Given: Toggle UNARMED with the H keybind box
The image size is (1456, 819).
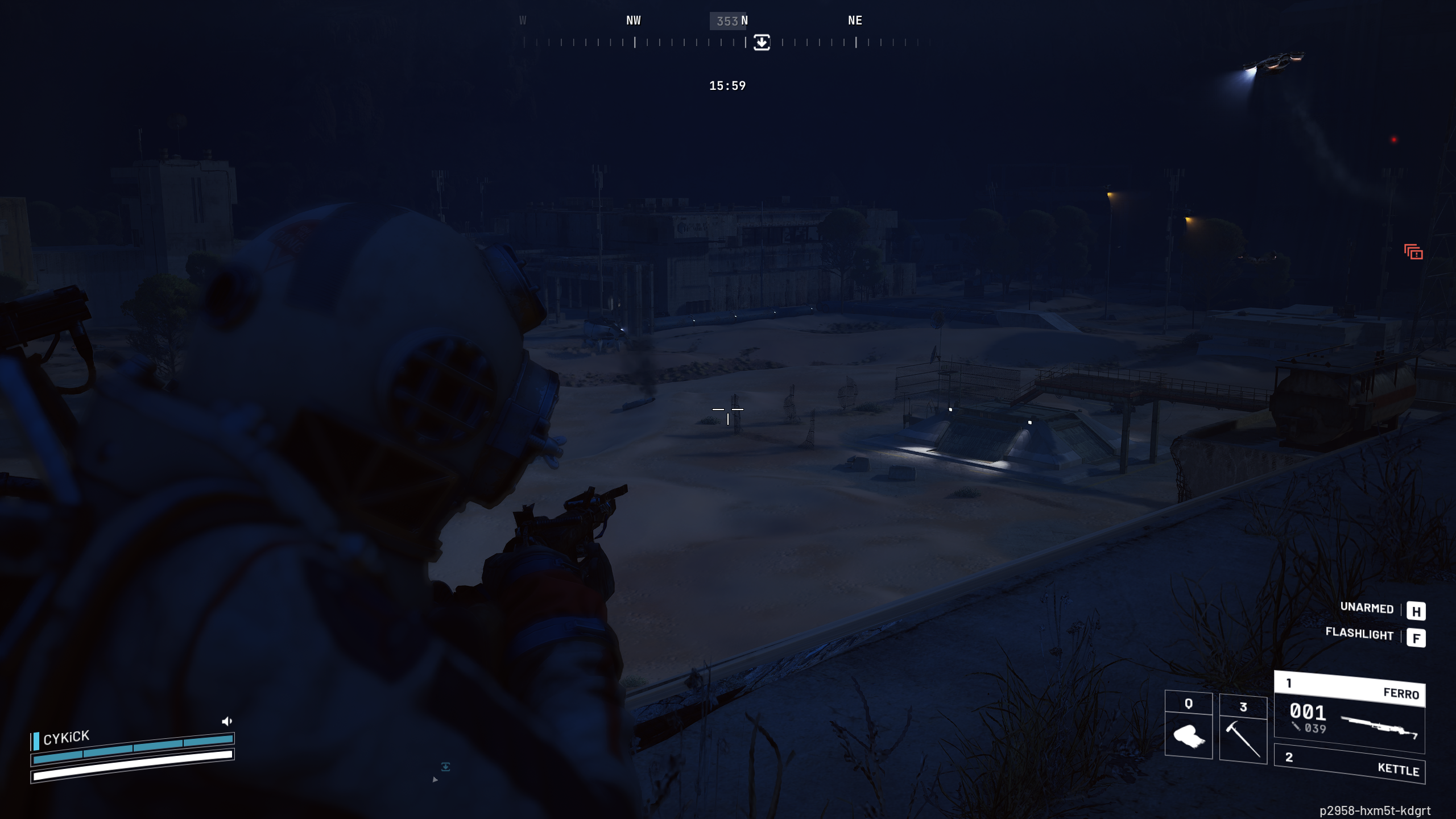Looking at the screenshot, I should point(1416,611).
